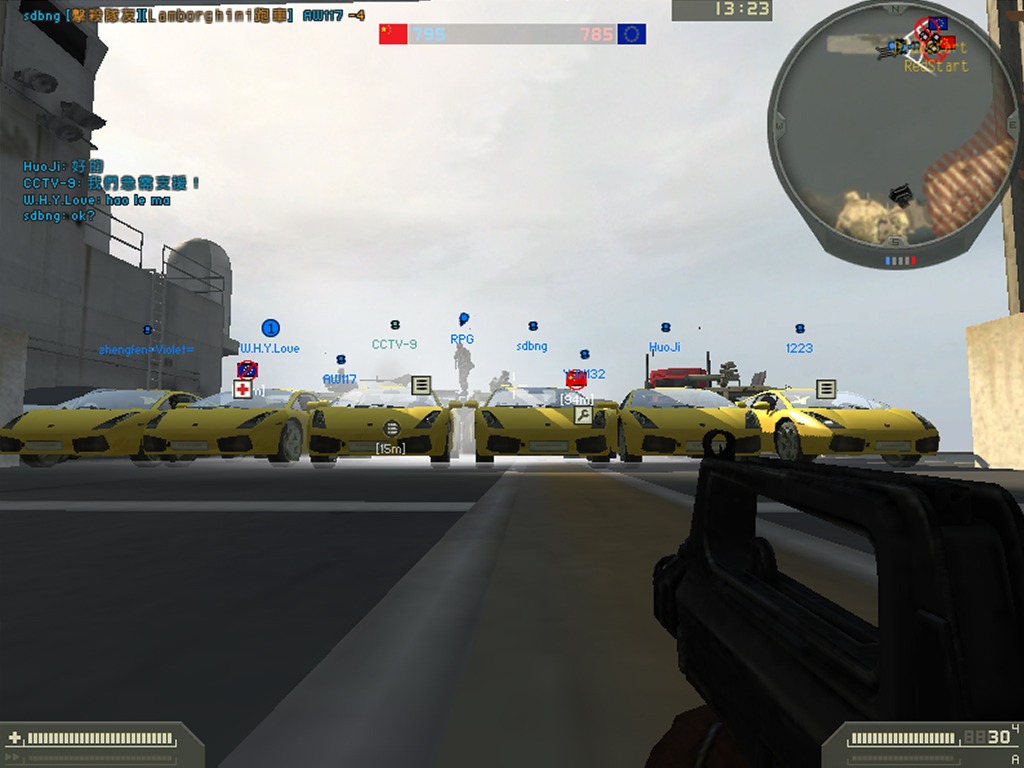The image size is (1024, 768).
Task: Select the numbered squad leader marker
Action: (270, 328)
